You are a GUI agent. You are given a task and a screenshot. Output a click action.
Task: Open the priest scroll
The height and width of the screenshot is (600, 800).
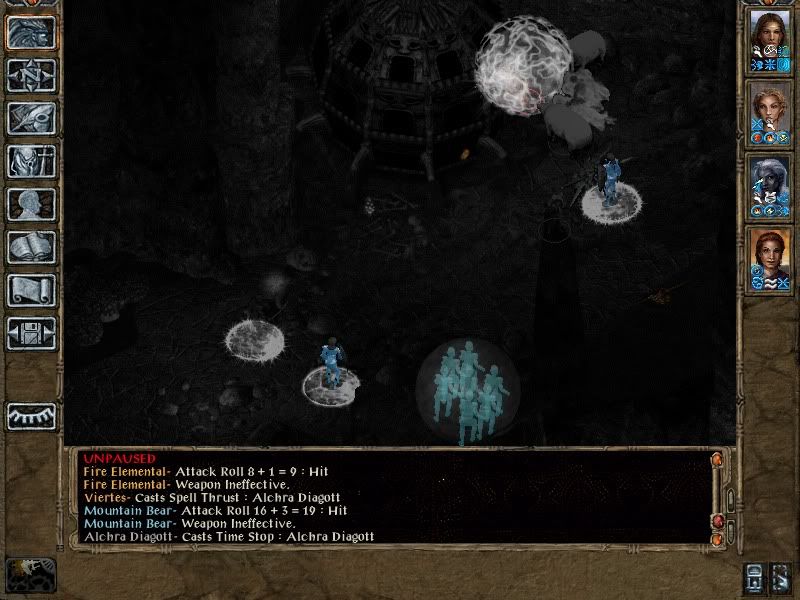[x=31, y=290]
